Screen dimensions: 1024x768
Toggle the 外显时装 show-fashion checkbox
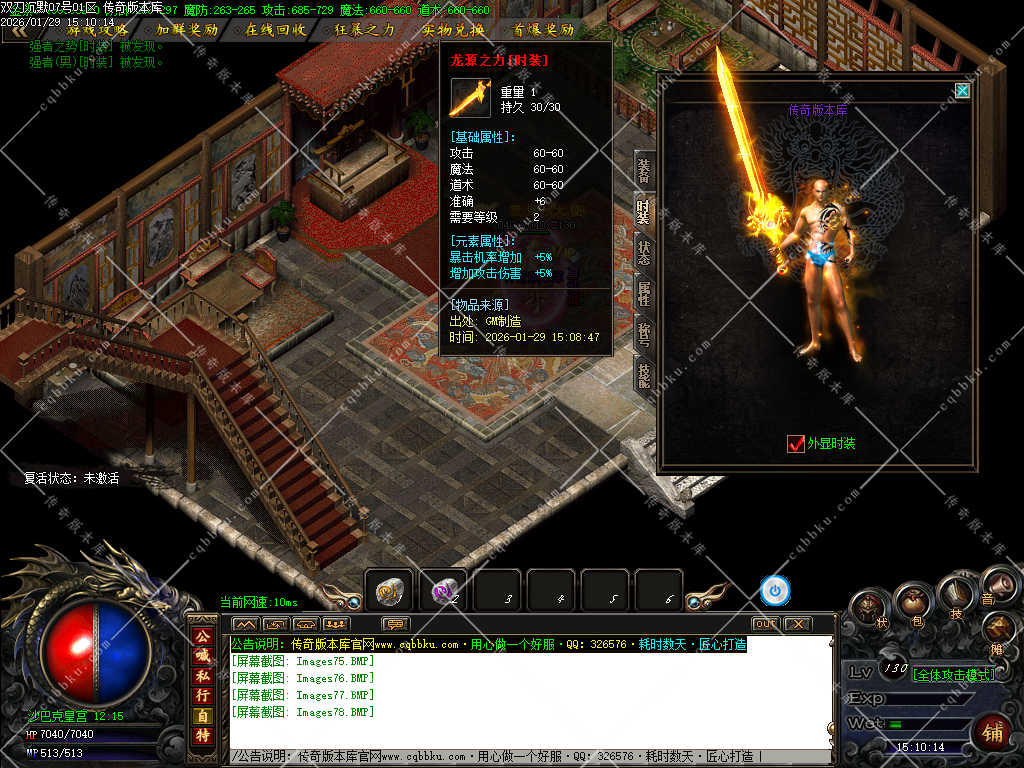point(796,443)
